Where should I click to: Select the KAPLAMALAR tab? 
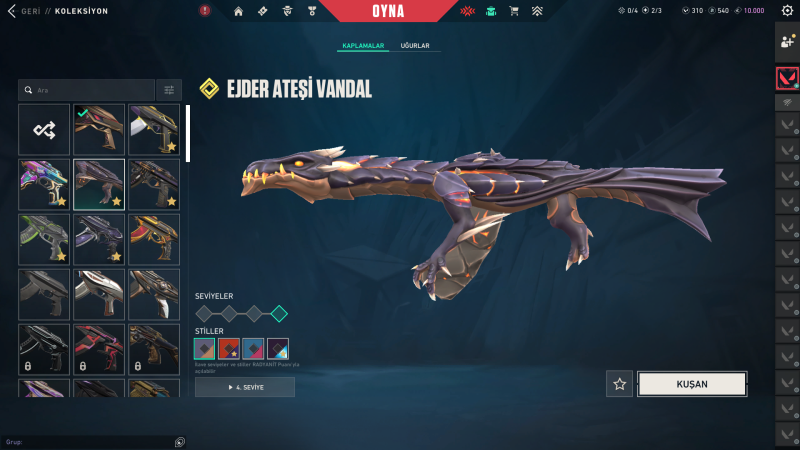click(x=364, y=46)
